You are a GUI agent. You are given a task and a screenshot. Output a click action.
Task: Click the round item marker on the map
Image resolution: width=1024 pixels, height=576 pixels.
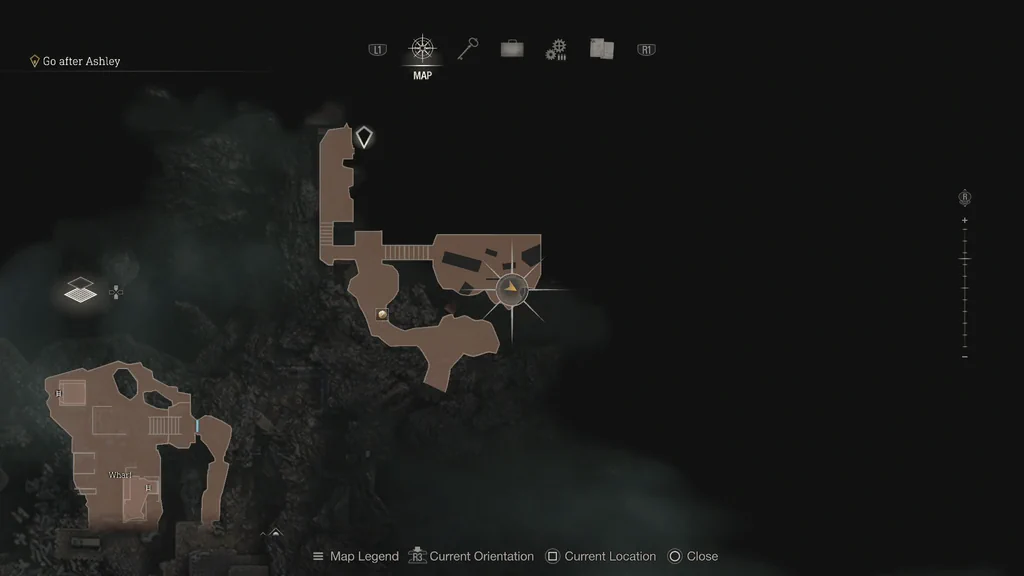pyautogui.click(x=382, y=314)
